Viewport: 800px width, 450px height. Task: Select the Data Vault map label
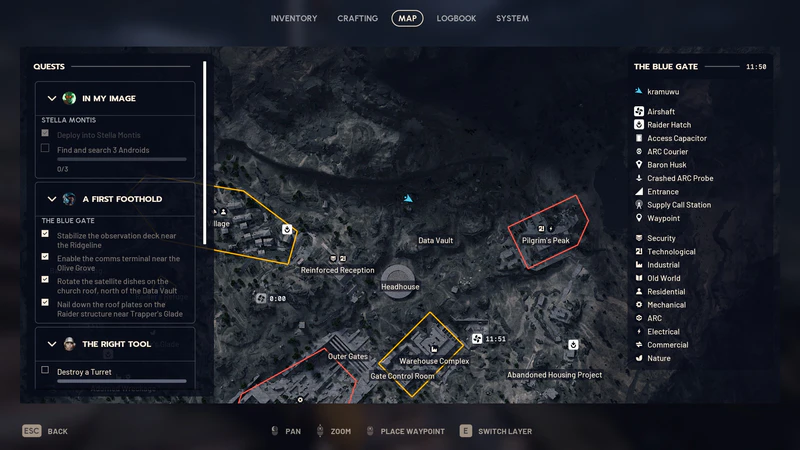[435, 241]
